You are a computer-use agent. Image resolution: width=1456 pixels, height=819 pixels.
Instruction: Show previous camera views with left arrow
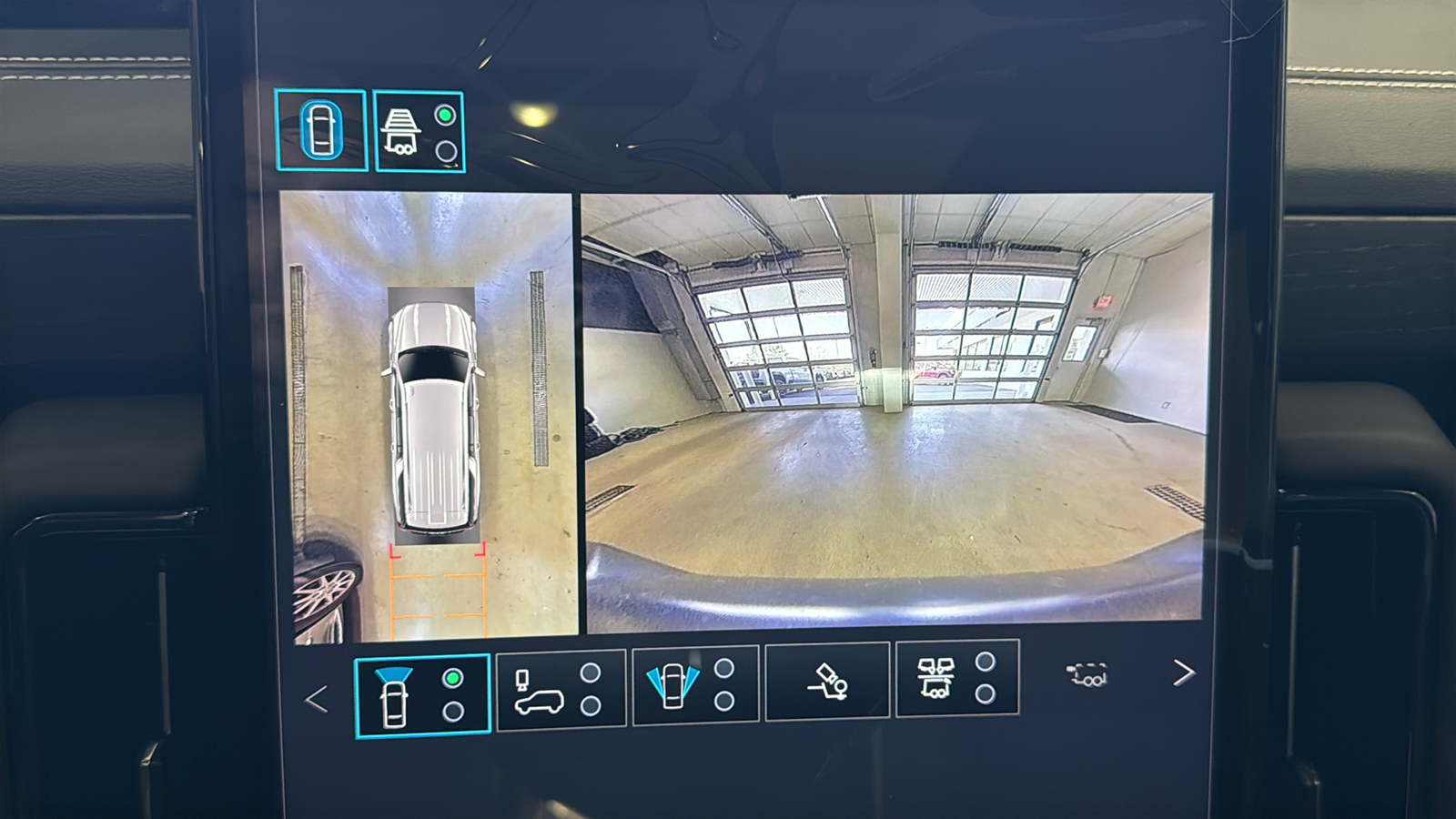click(x=316, y=699)
